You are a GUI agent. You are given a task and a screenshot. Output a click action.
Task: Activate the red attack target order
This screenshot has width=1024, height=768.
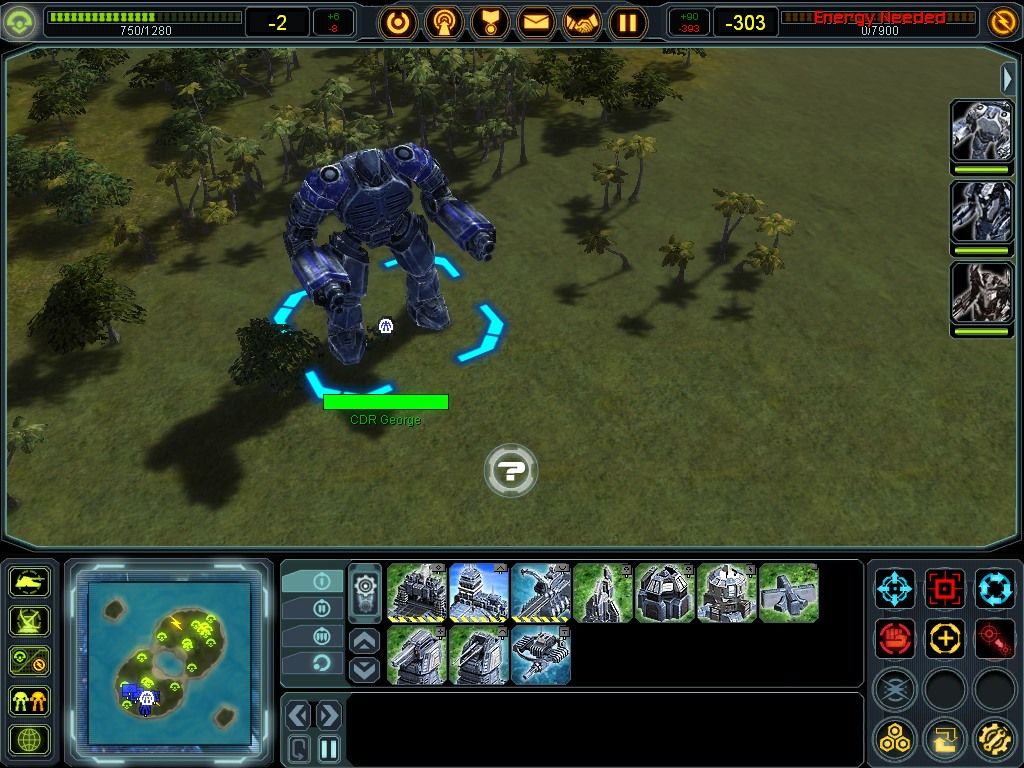tap(945, 589)
